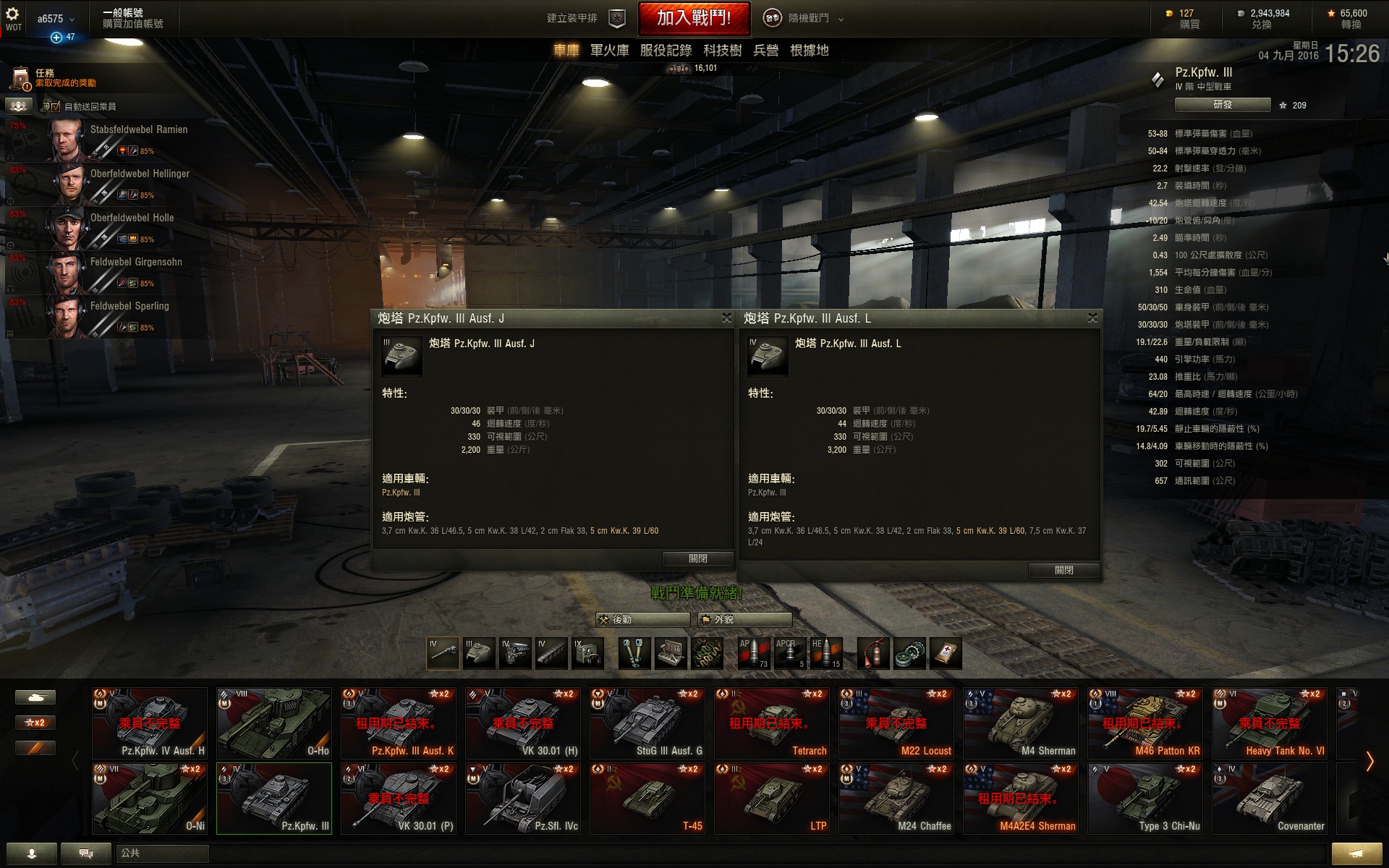Select the Covenanter tank tile
Image resolution: width=1389 pixels, height=868 pixels.
(x=1270, y=798)
